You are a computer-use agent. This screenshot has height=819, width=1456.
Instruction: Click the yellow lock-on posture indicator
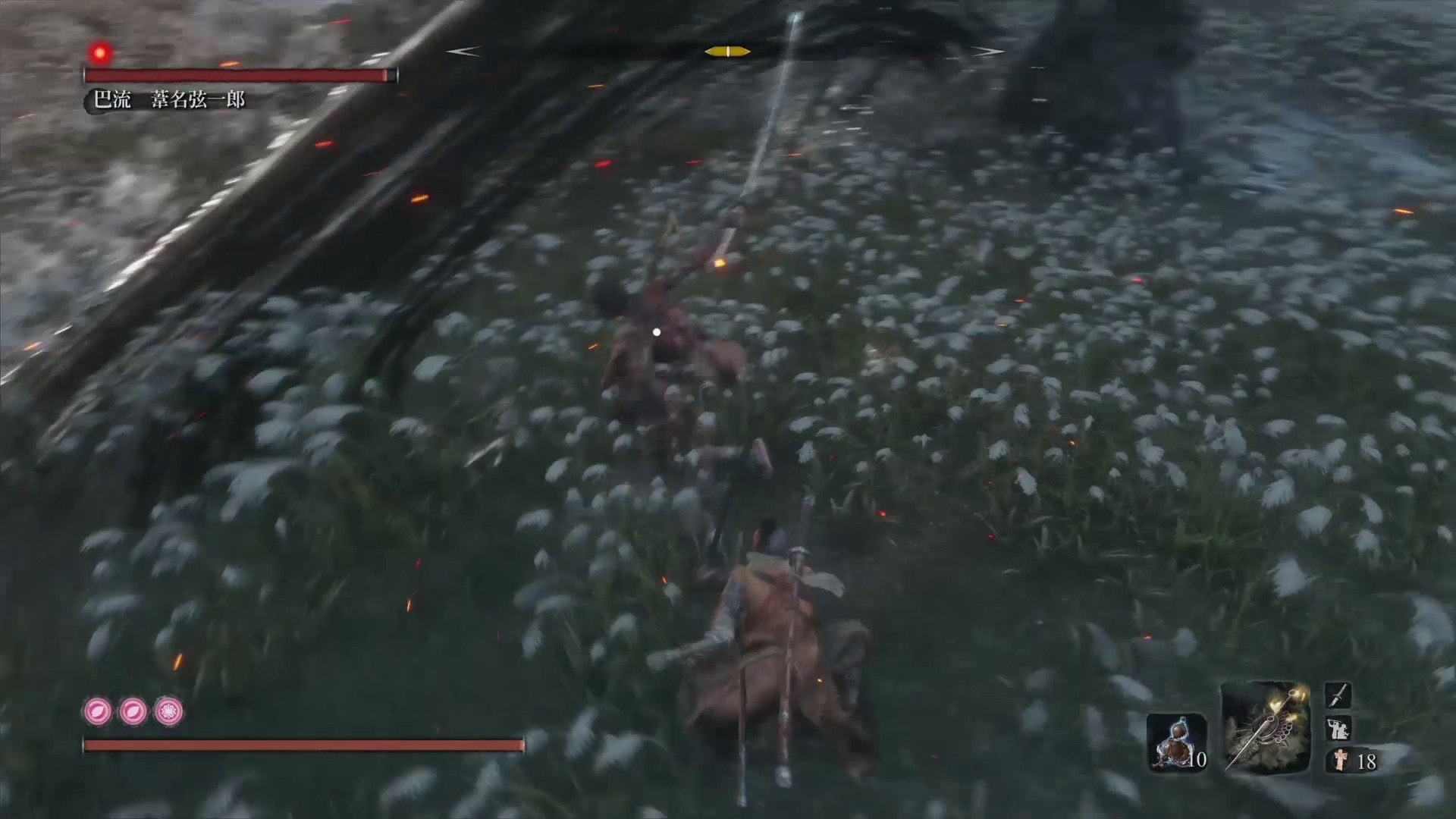point(726,51)
